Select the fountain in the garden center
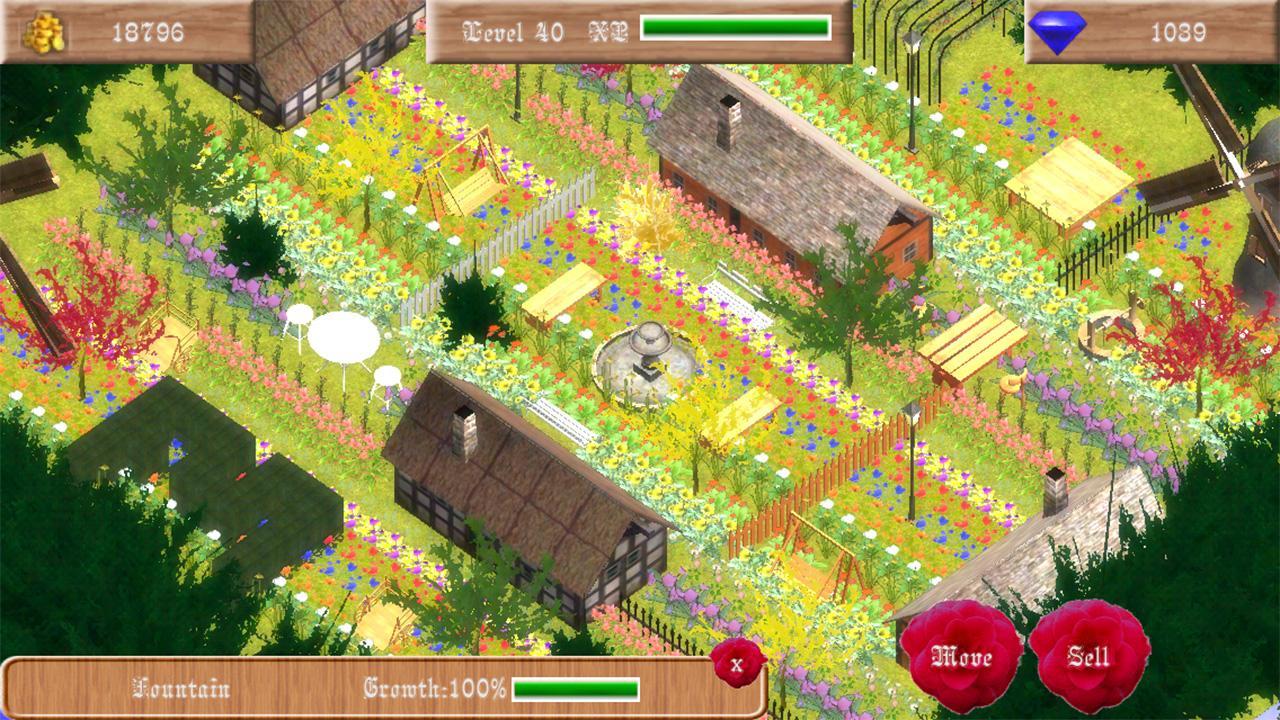Screen dimensions: 1280x720 (650, 355)
